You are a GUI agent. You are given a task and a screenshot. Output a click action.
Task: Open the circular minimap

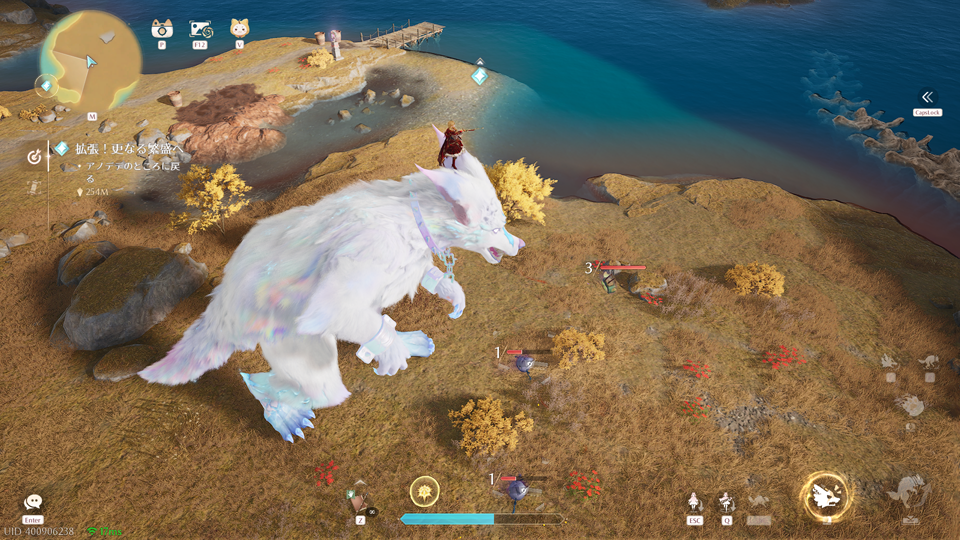[x=91, y=60]
